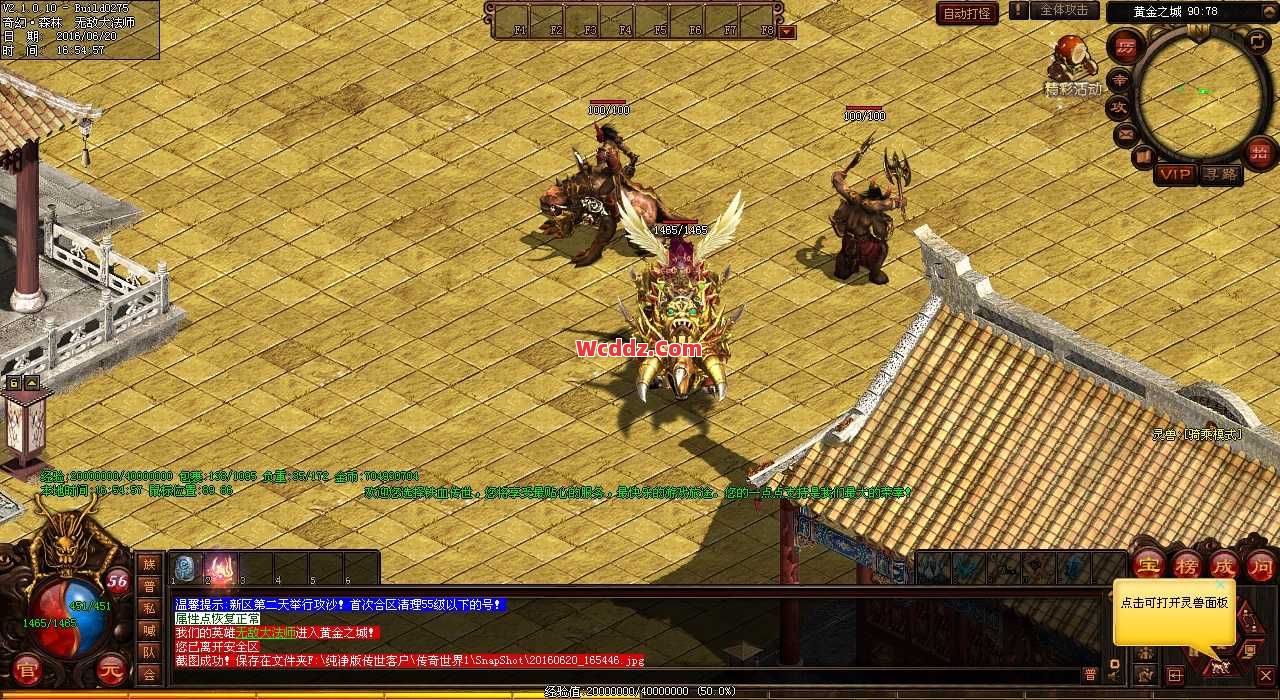Open the VIP panel
This screenshot has width=1280, height=700.
[1176, 174]
